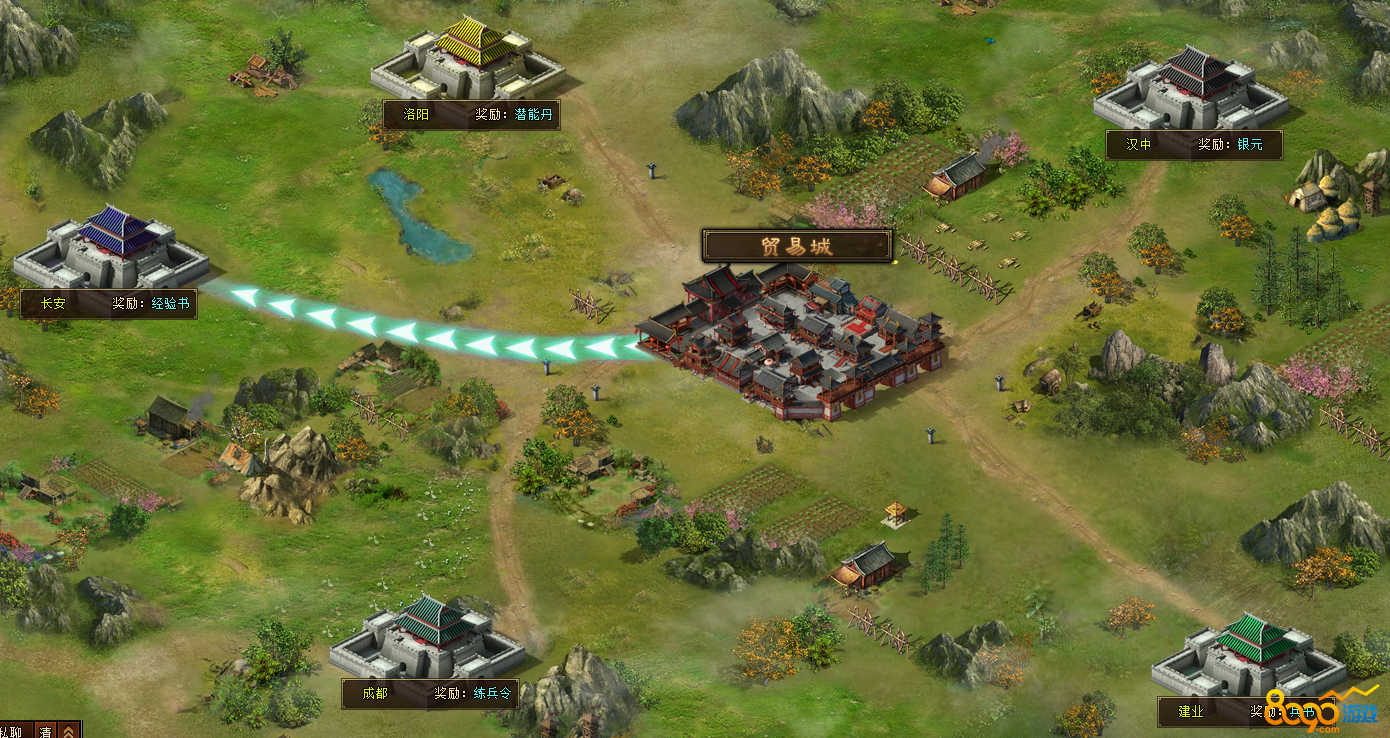Clear chat with the 清 button
The width and height of the screenshot is (1390, 738).
[x=46, y=731]
